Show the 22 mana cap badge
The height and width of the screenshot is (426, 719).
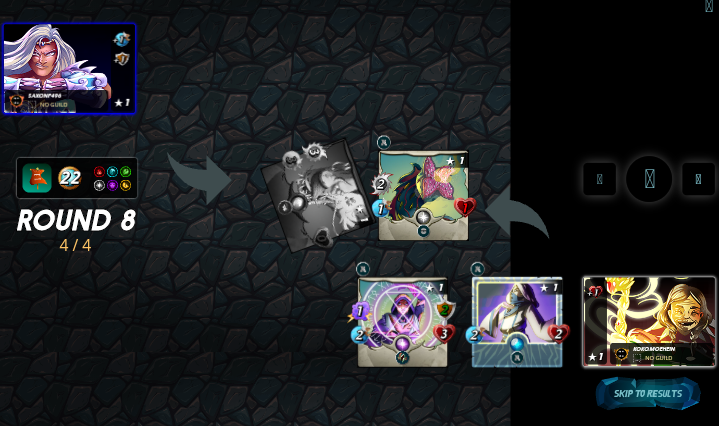tap(70, 178)
